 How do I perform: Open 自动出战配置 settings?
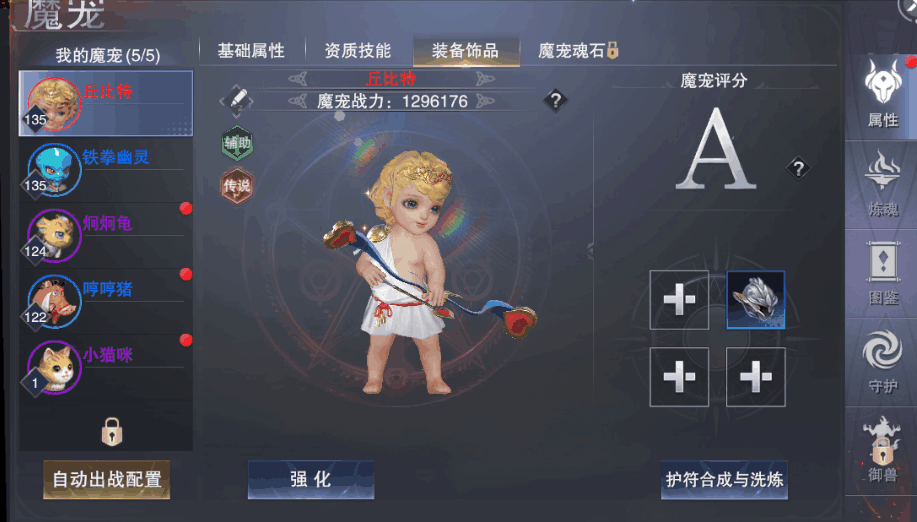[106, 480]
